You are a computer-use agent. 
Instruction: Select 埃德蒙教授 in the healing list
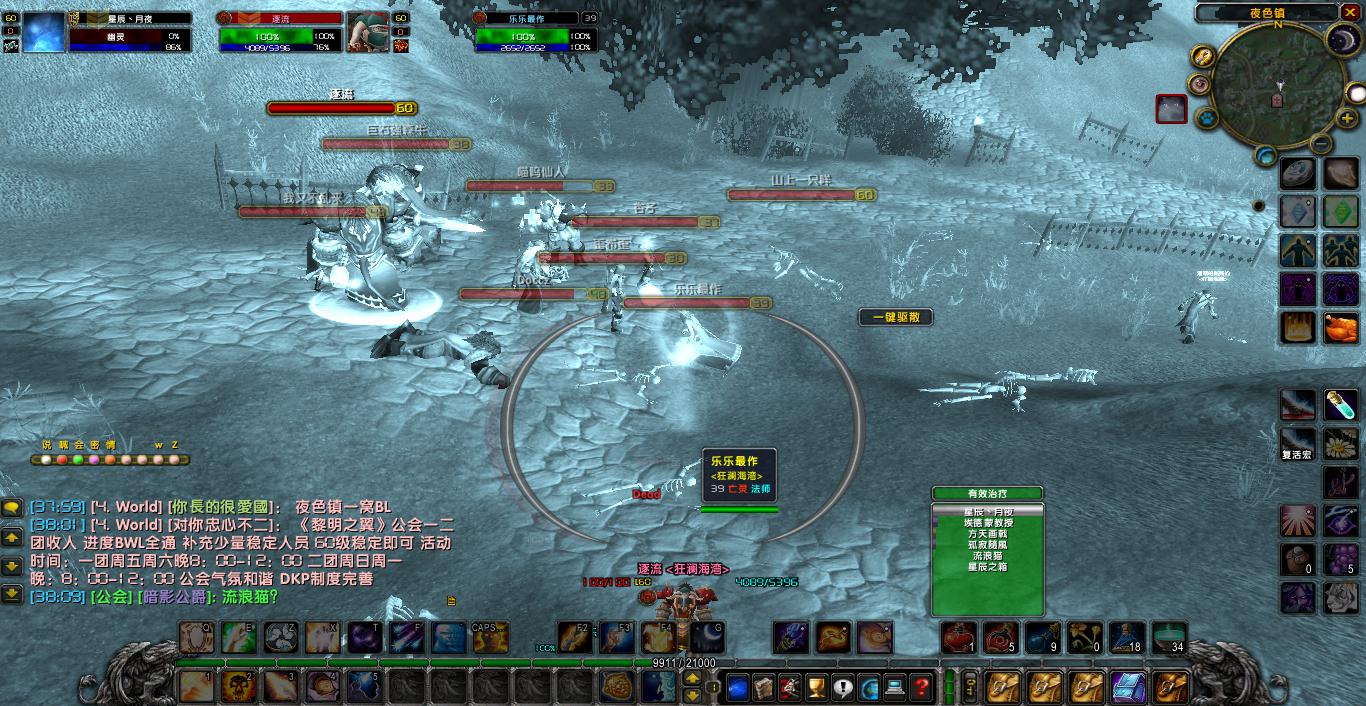987,522
